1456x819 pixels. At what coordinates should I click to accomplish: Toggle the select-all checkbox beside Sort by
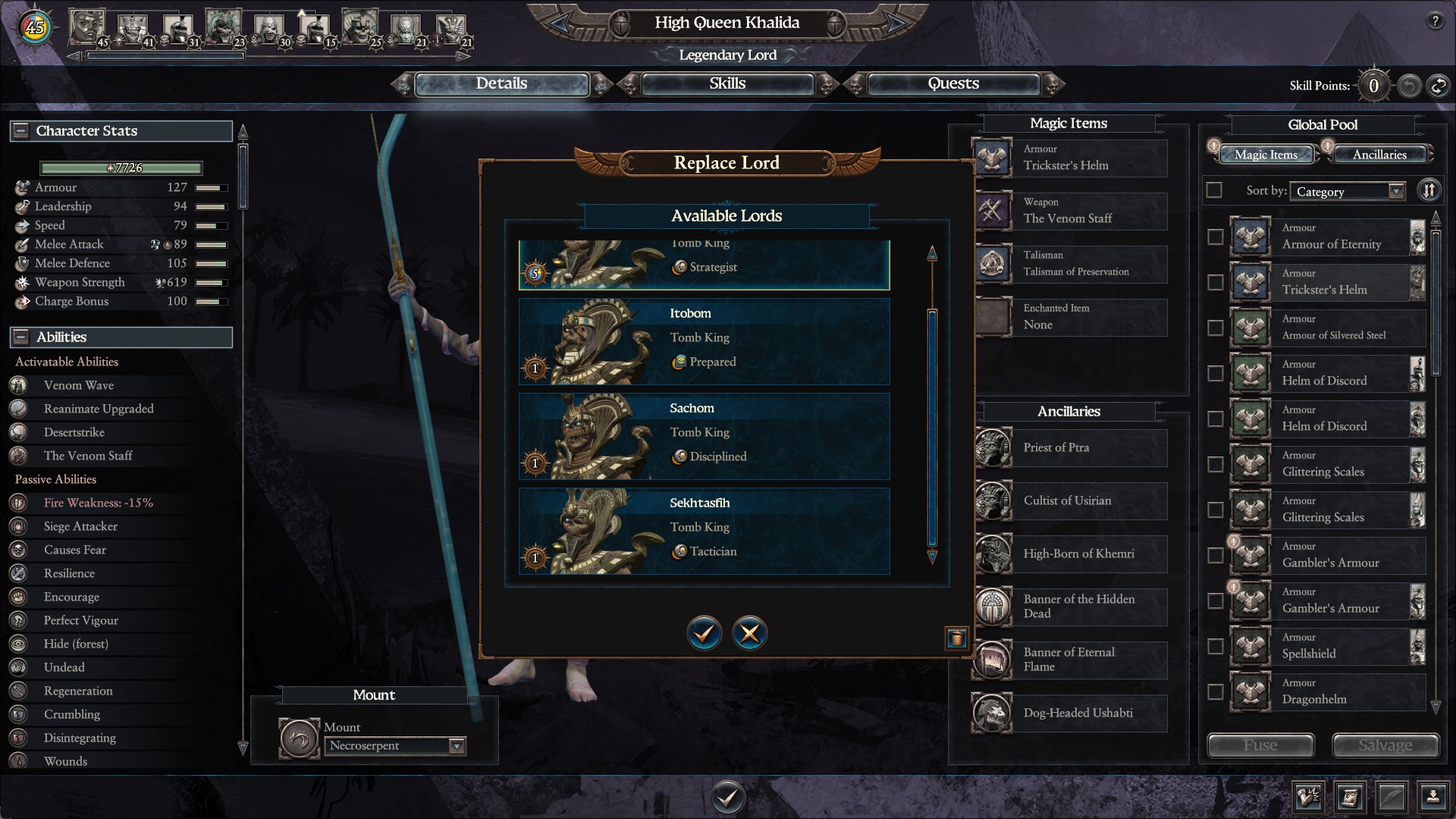pyautogui.click(x=1214, y=190)
